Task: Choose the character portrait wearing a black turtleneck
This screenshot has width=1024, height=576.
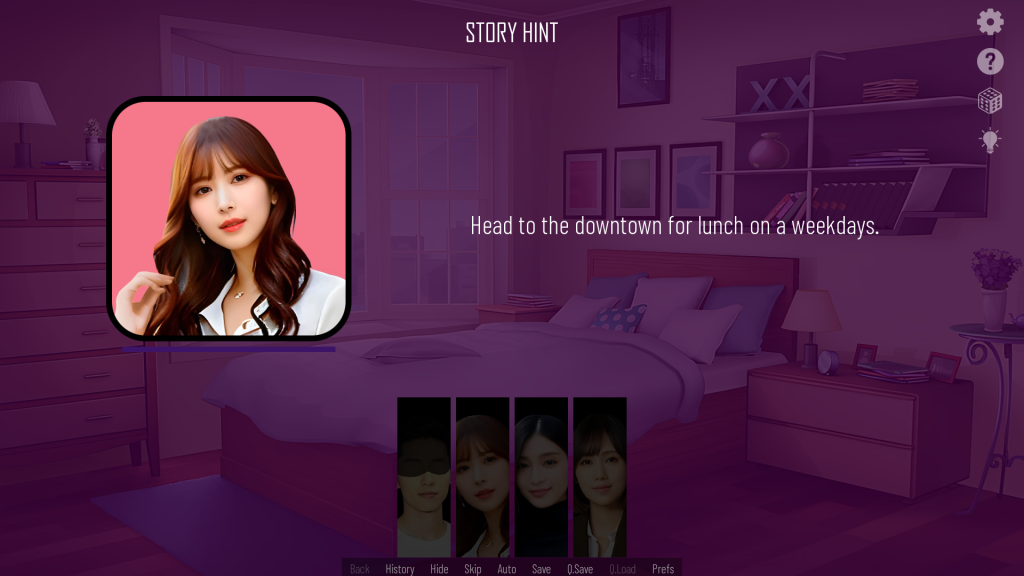Action: 541,477
